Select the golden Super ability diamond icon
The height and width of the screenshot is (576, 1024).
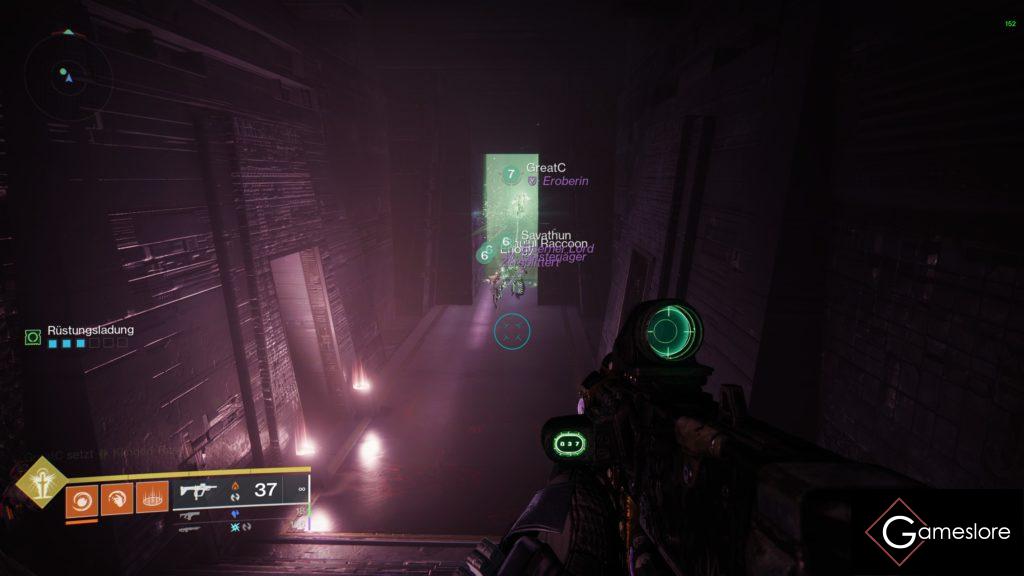[40, 486]
